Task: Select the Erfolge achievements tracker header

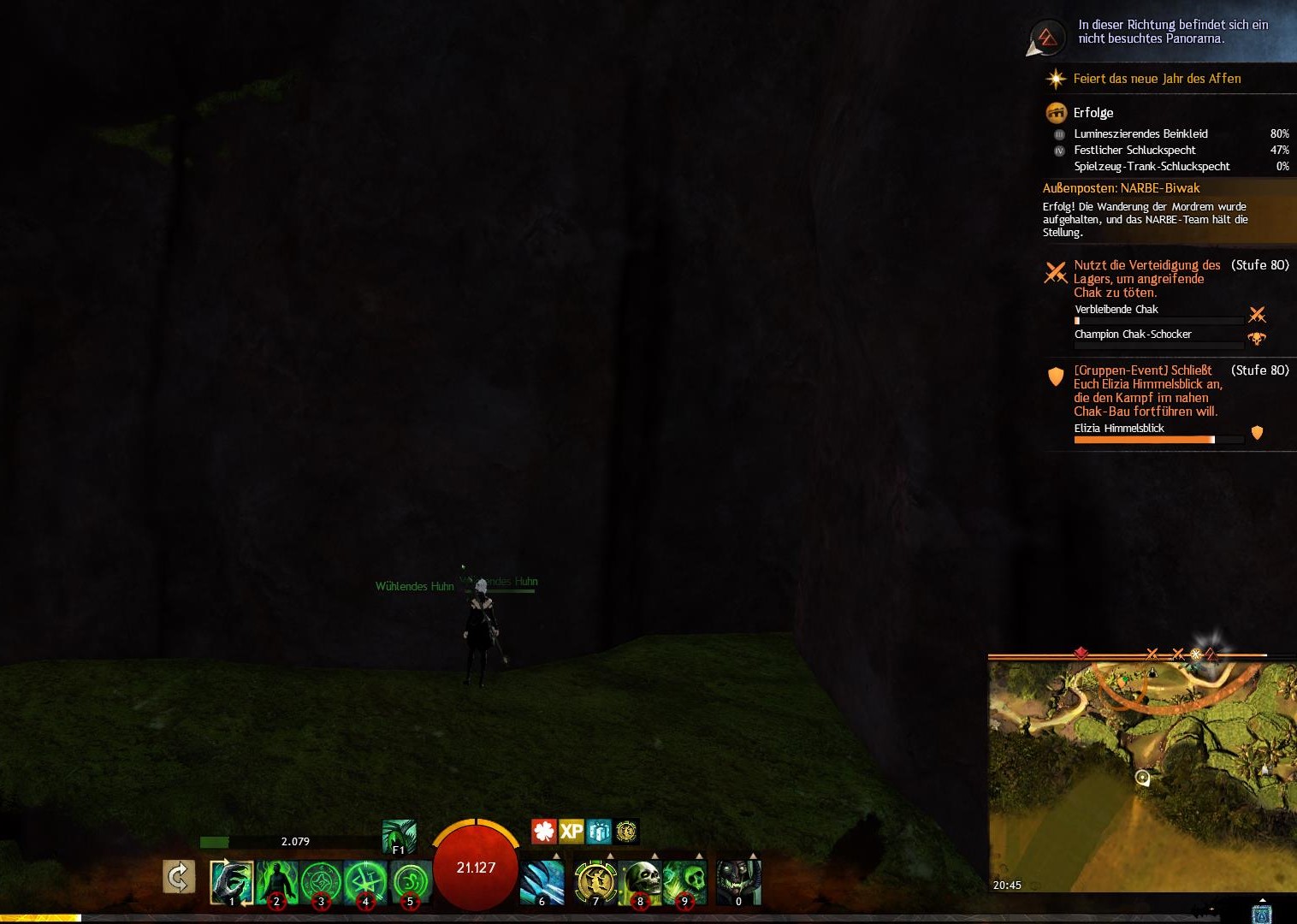Action: tap(1093, 113)
